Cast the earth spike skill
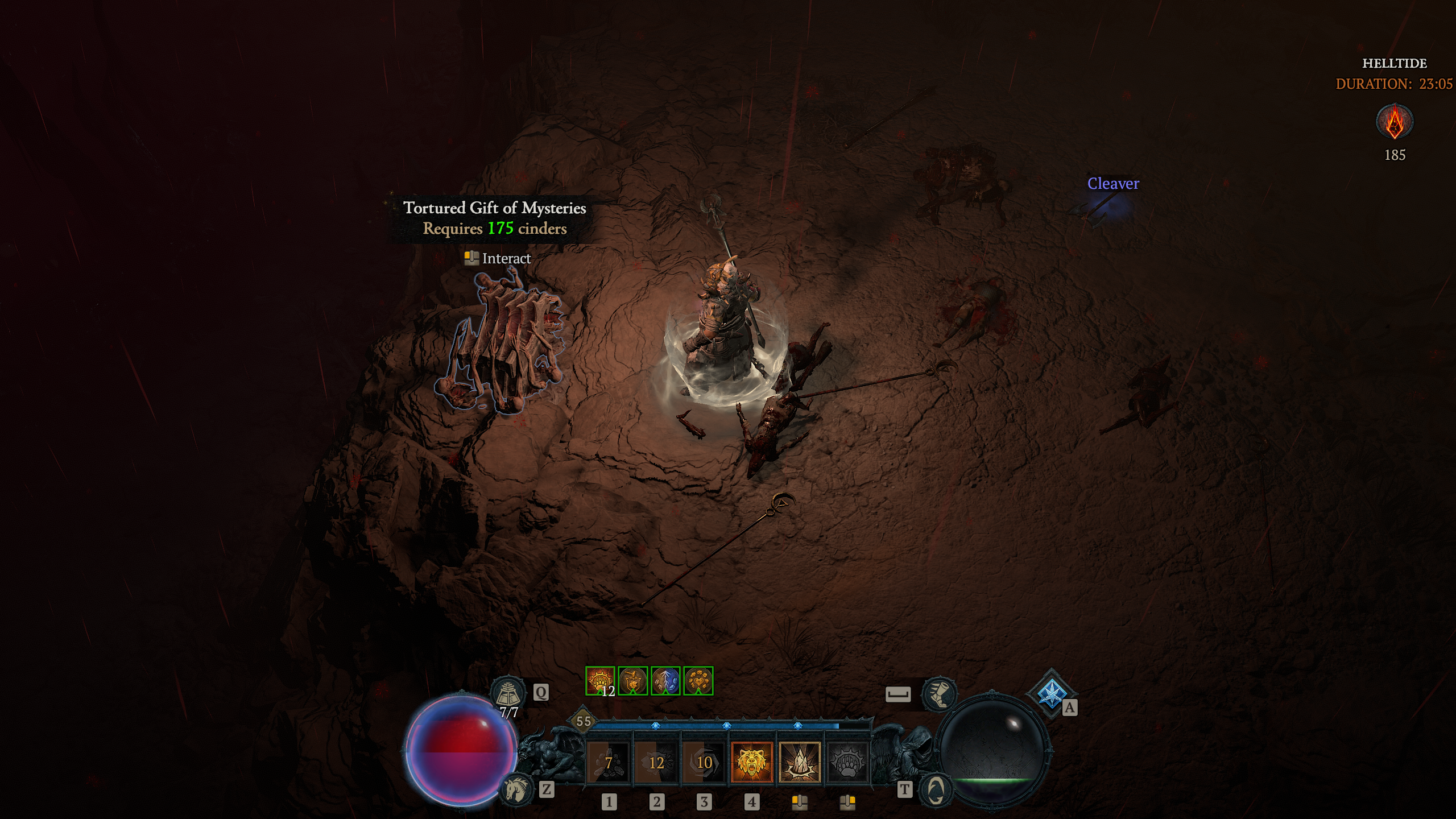1456x819 pixels. [x=800, y=762]
